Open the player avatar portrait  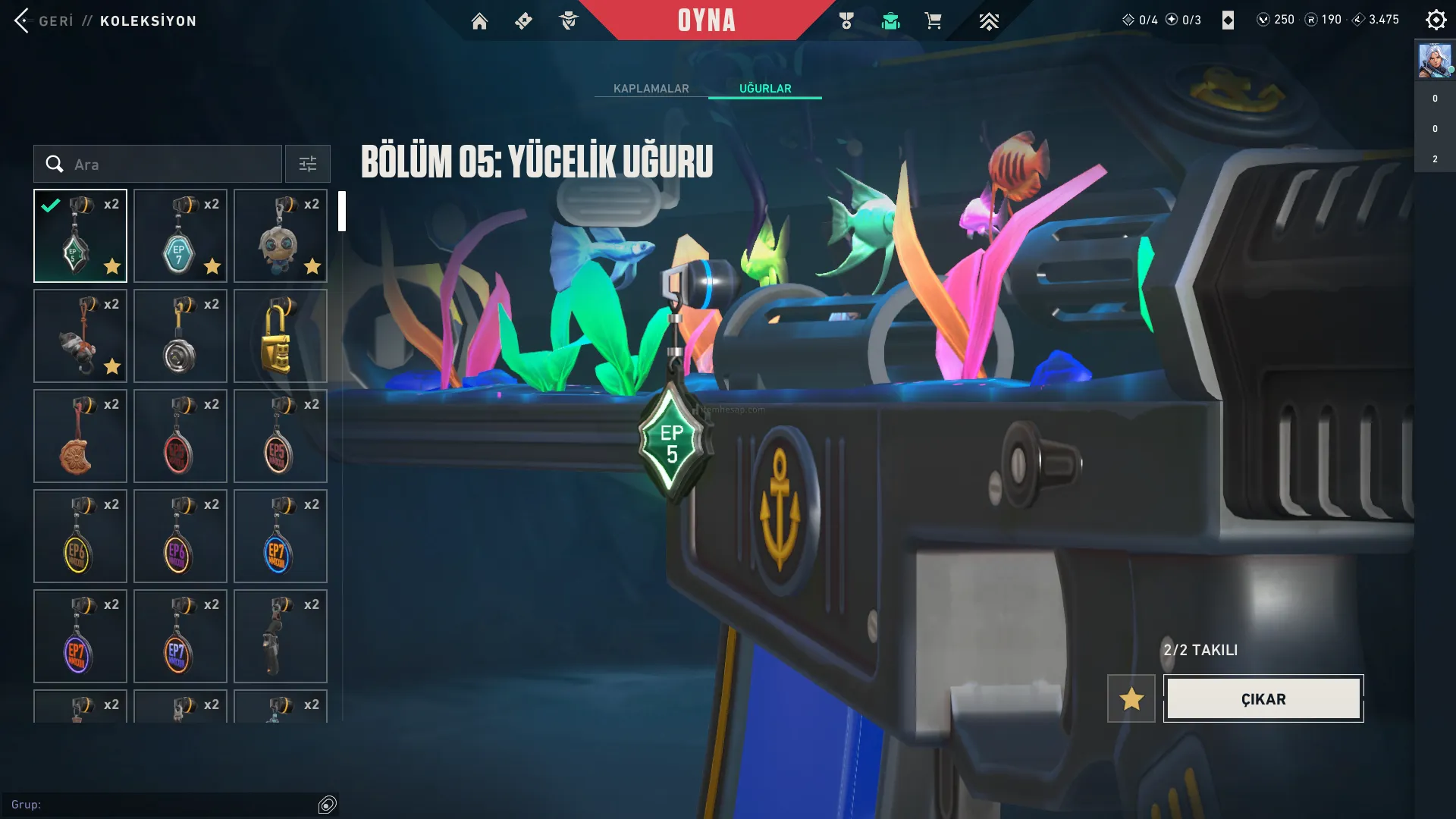point(1435,61)
